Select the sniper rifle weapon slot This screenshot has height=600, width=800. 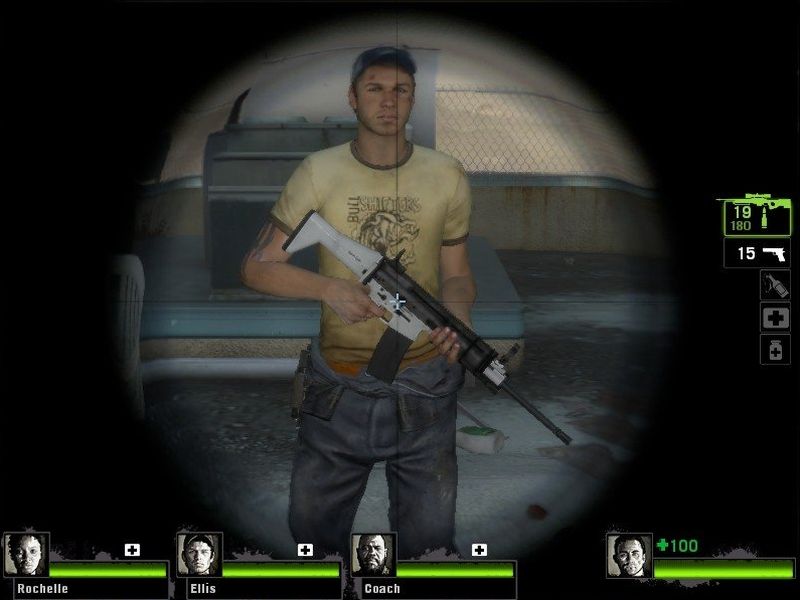coord(755,214)
